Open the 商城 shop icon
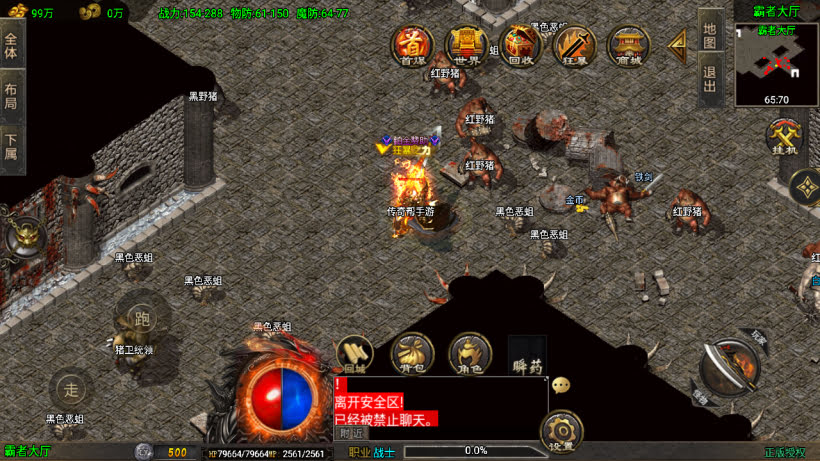This screenshot has height=461, width=820. 628,45
